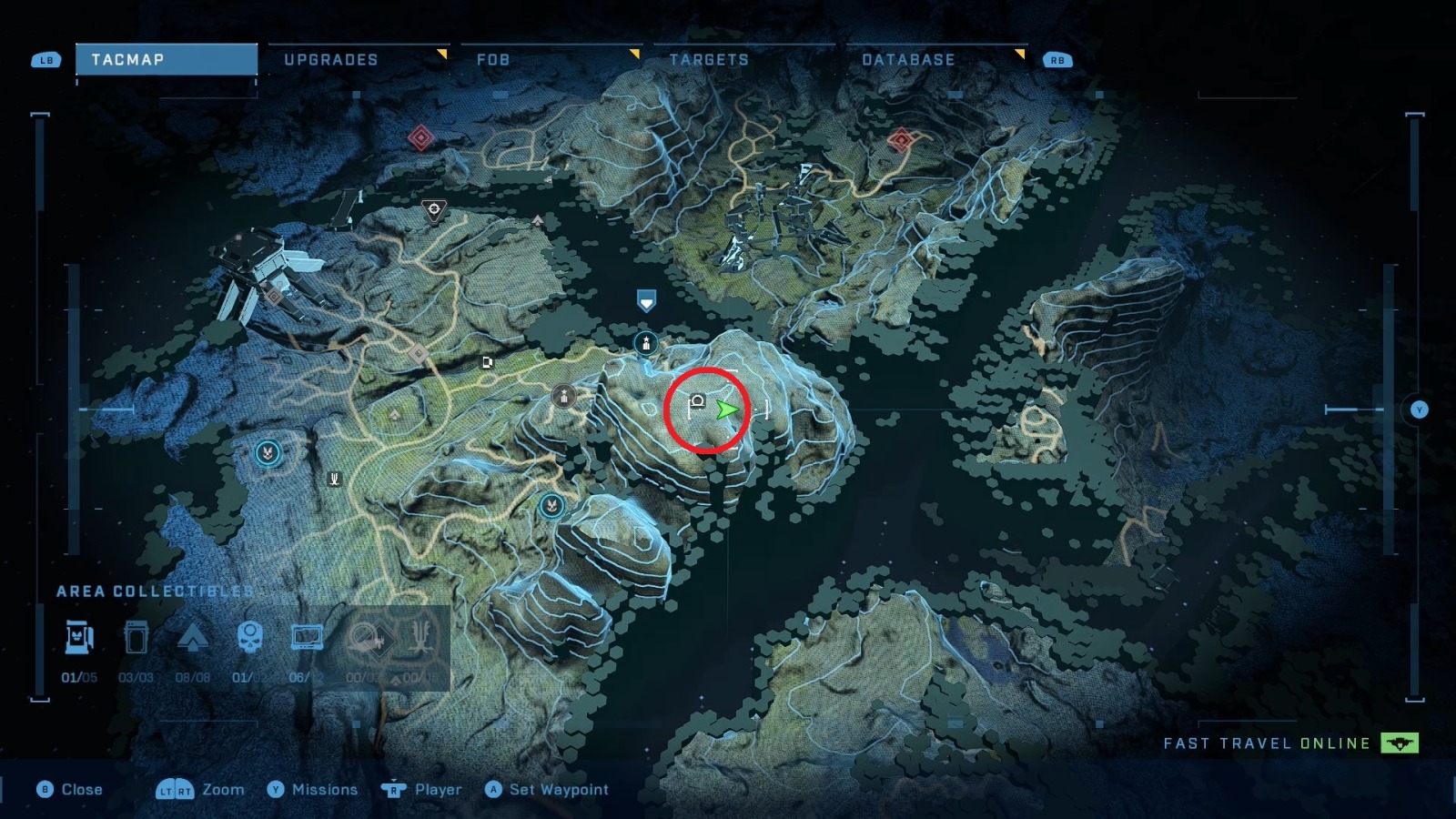Click the Propaganda Tower collectible icon
Screen dimensions: 1456x819
[x=194, y=637]
